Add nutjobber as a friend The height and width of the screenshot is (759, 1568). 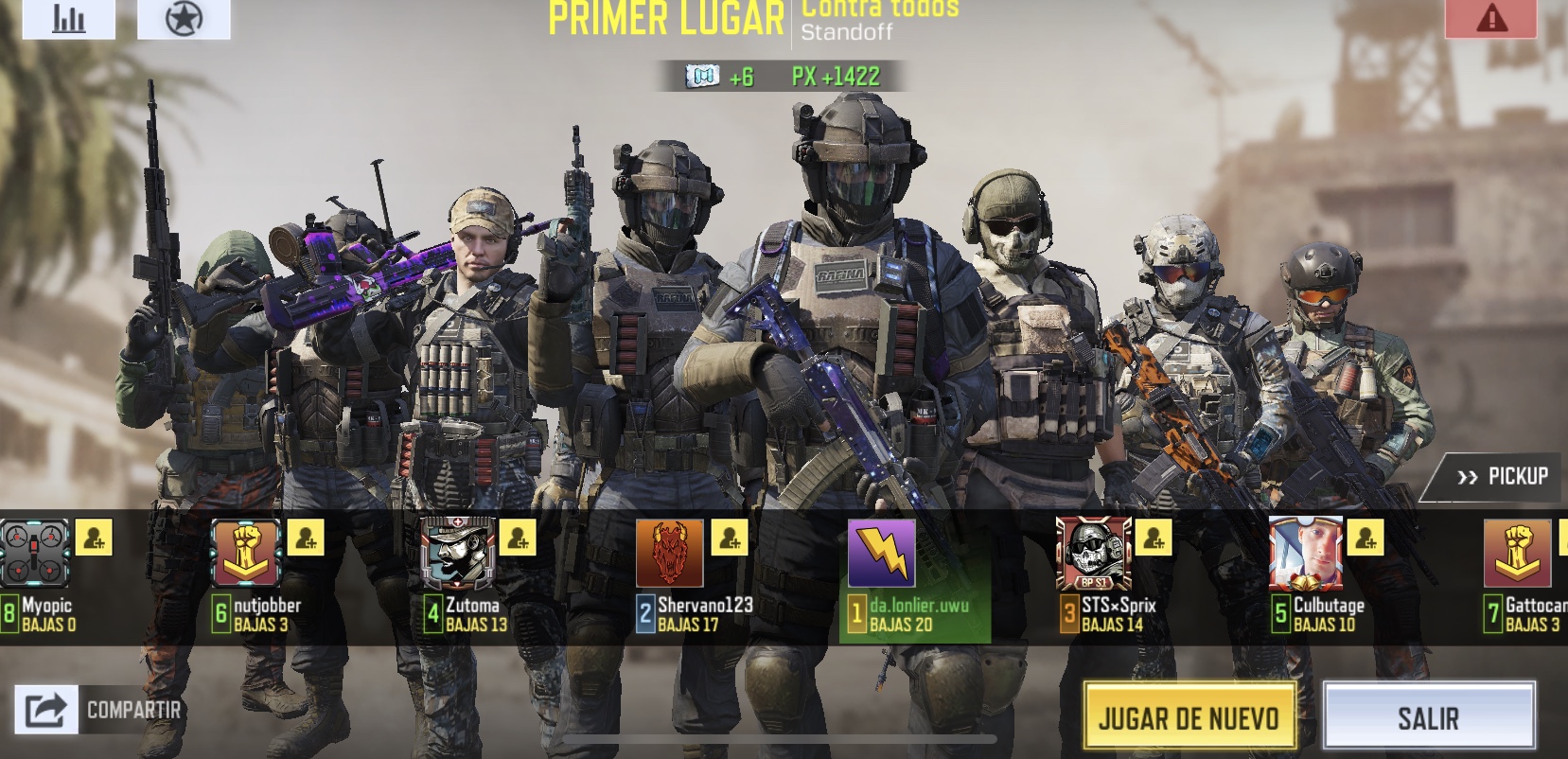[306, 538]
